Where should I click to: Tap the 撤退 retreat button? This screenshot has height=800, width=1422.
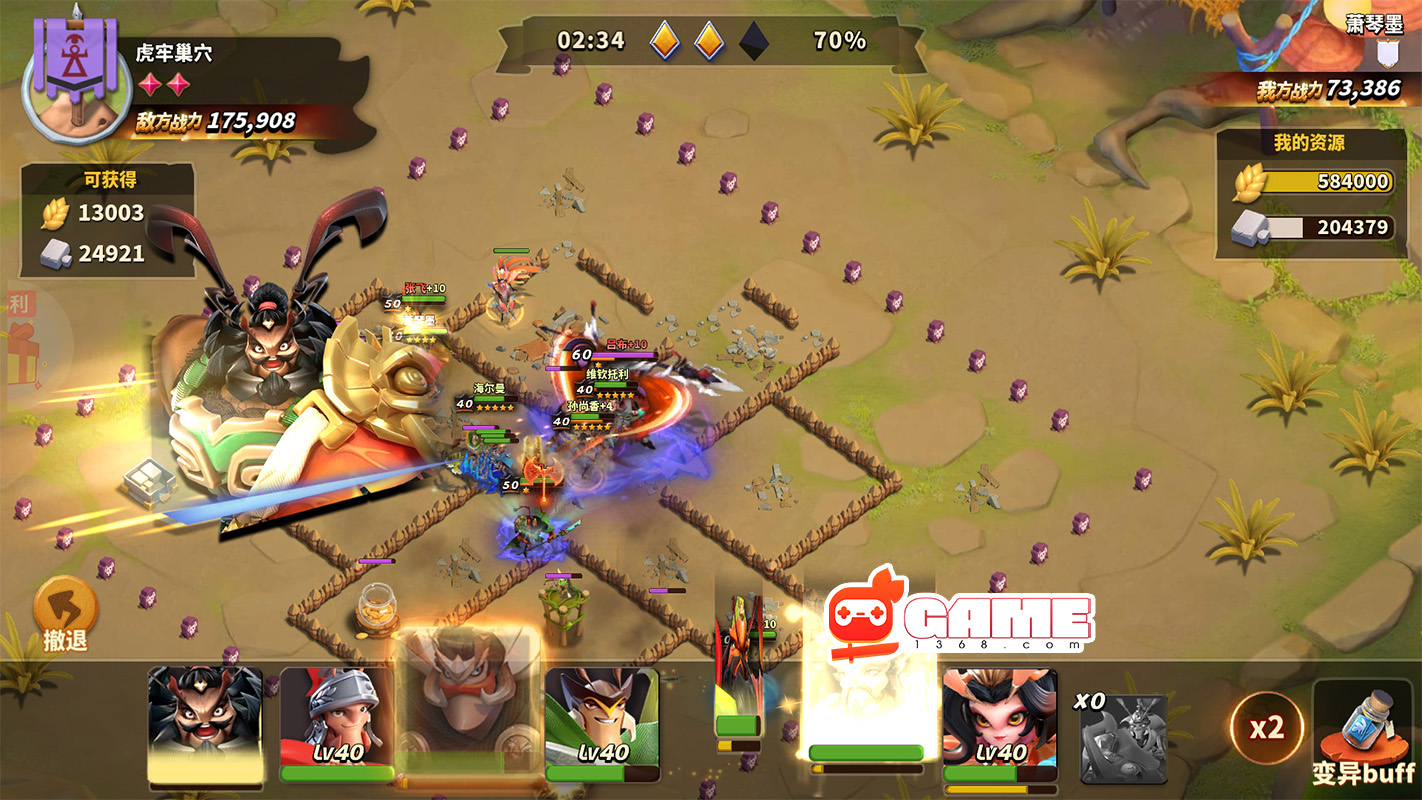click(x=66, y=615)
